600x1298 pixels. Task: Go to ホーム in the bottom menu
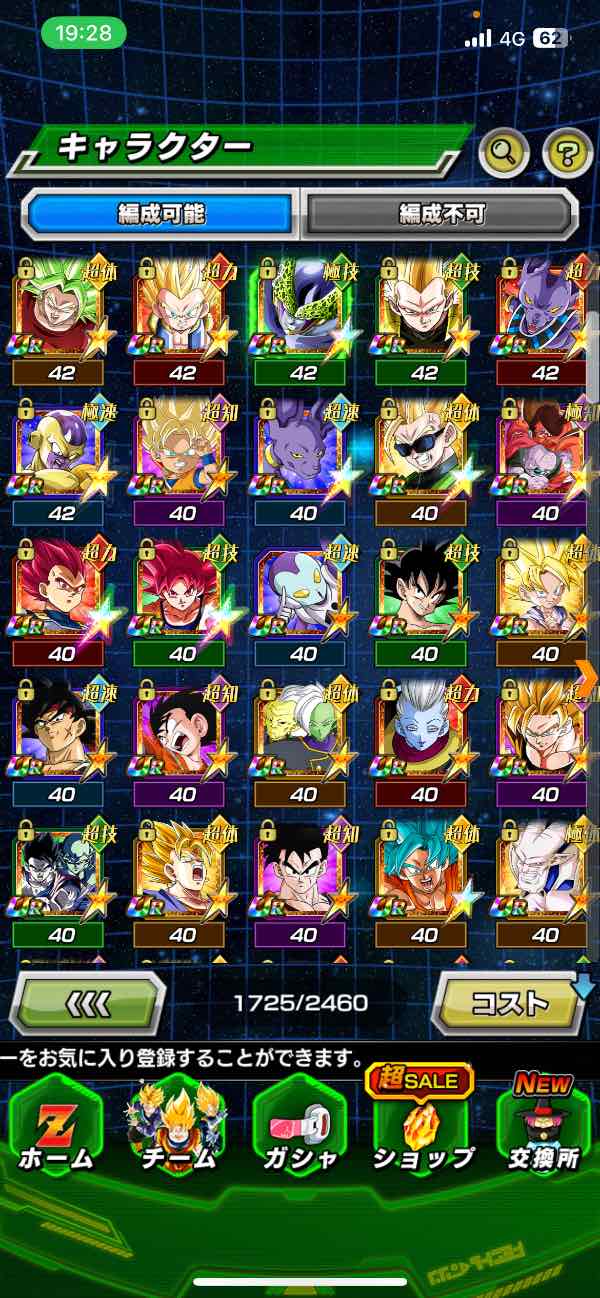click(55, 1125)
